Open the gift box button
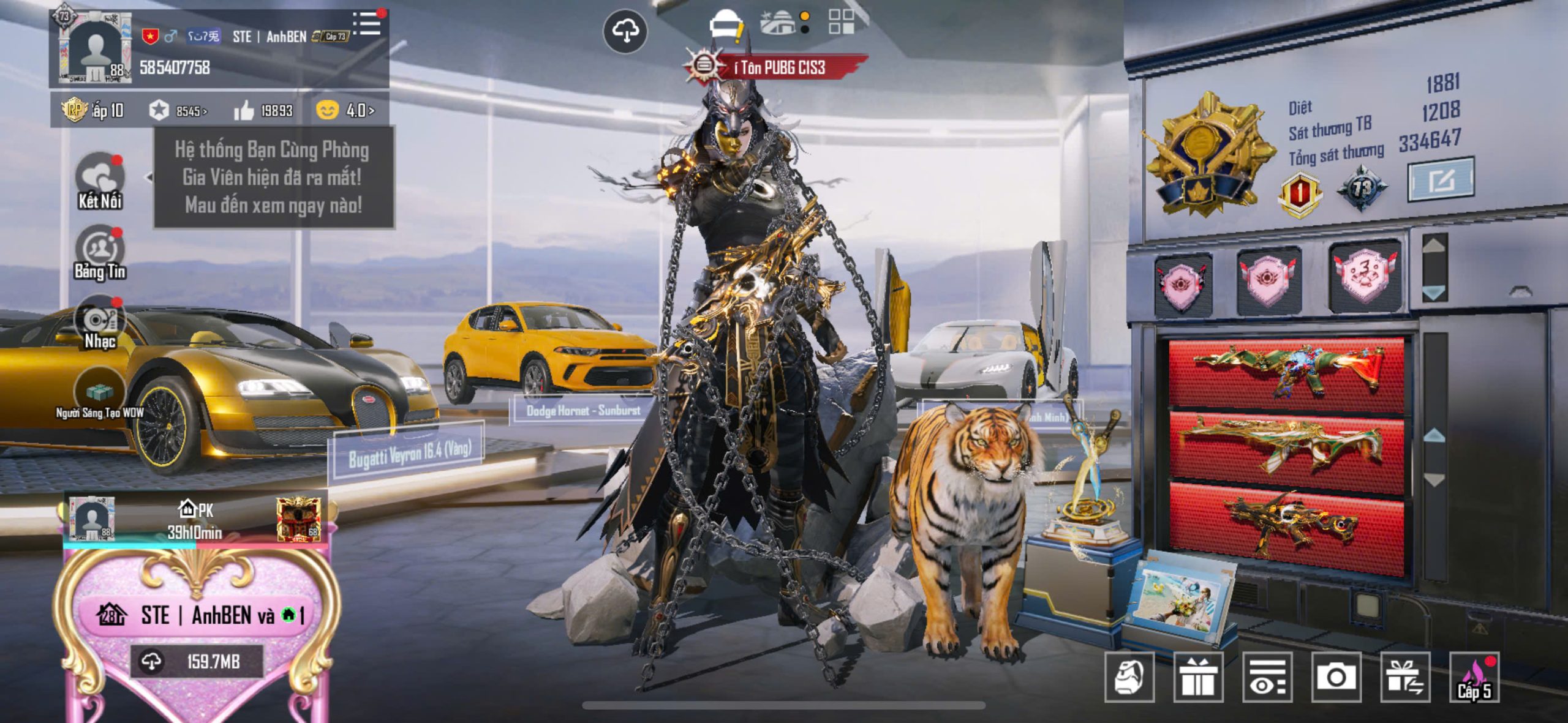 click(1198, 677)
